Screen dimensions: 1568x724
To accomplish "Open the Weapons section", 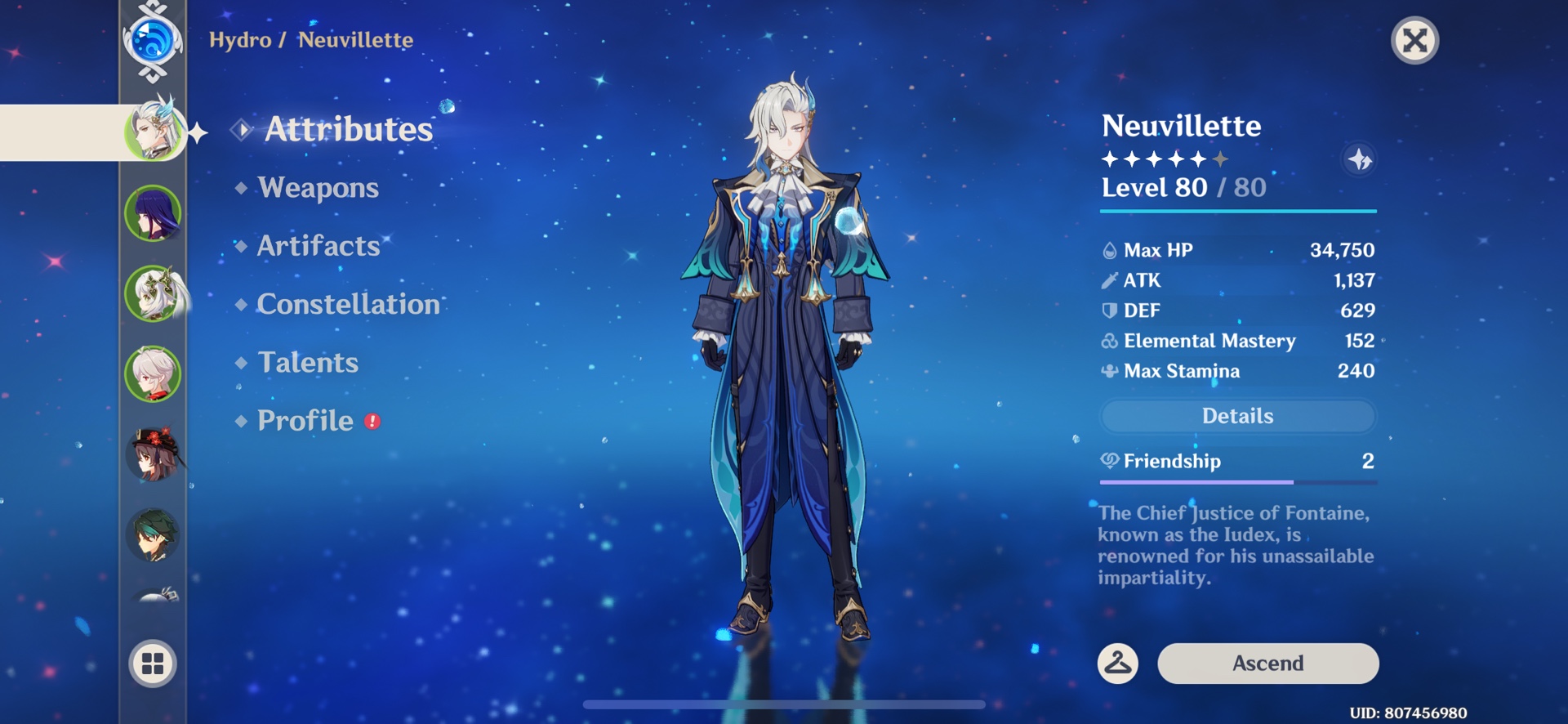I will [317, 188].
